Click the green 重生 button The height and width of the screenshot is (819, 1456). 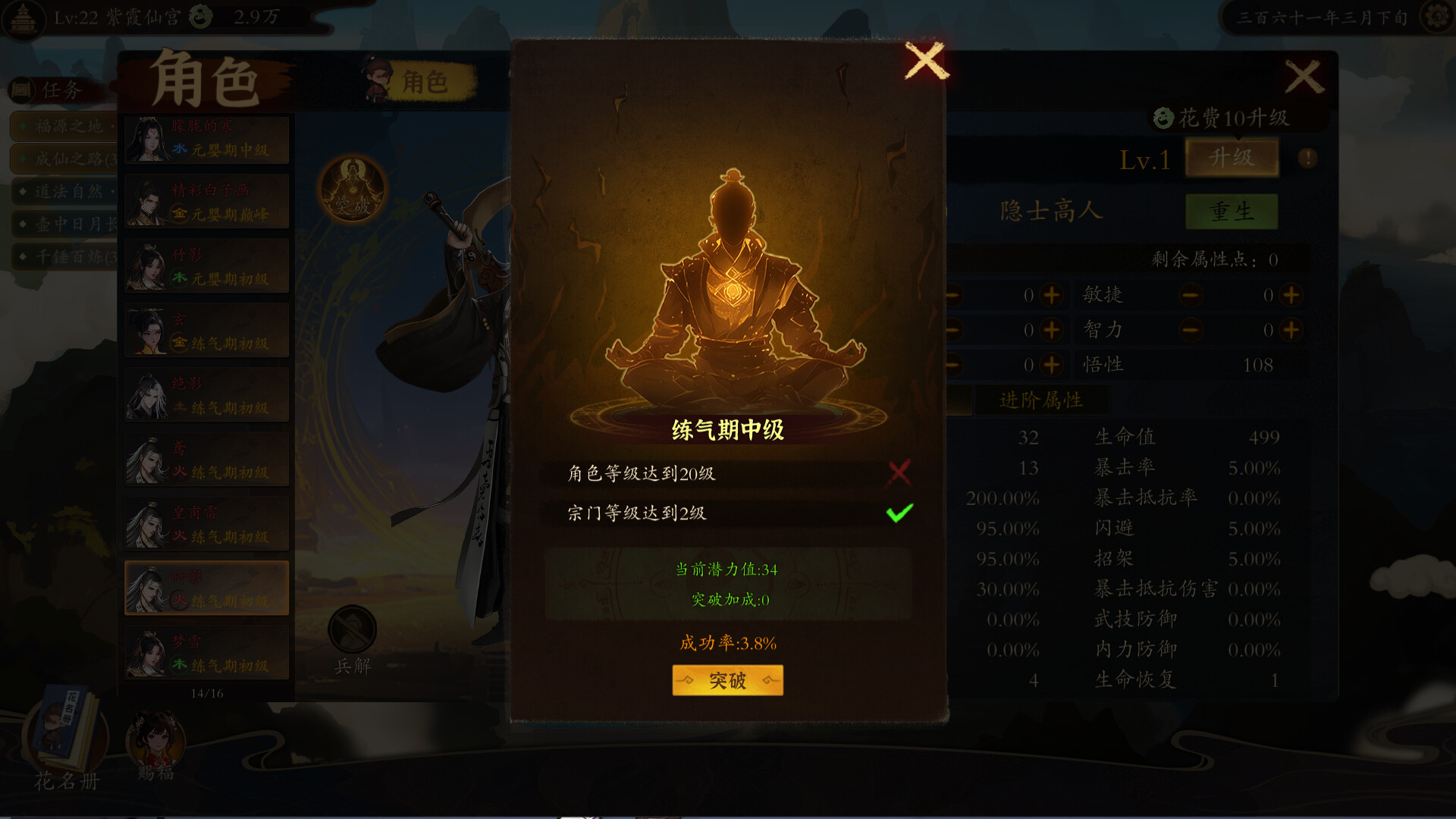(1233, 211)
